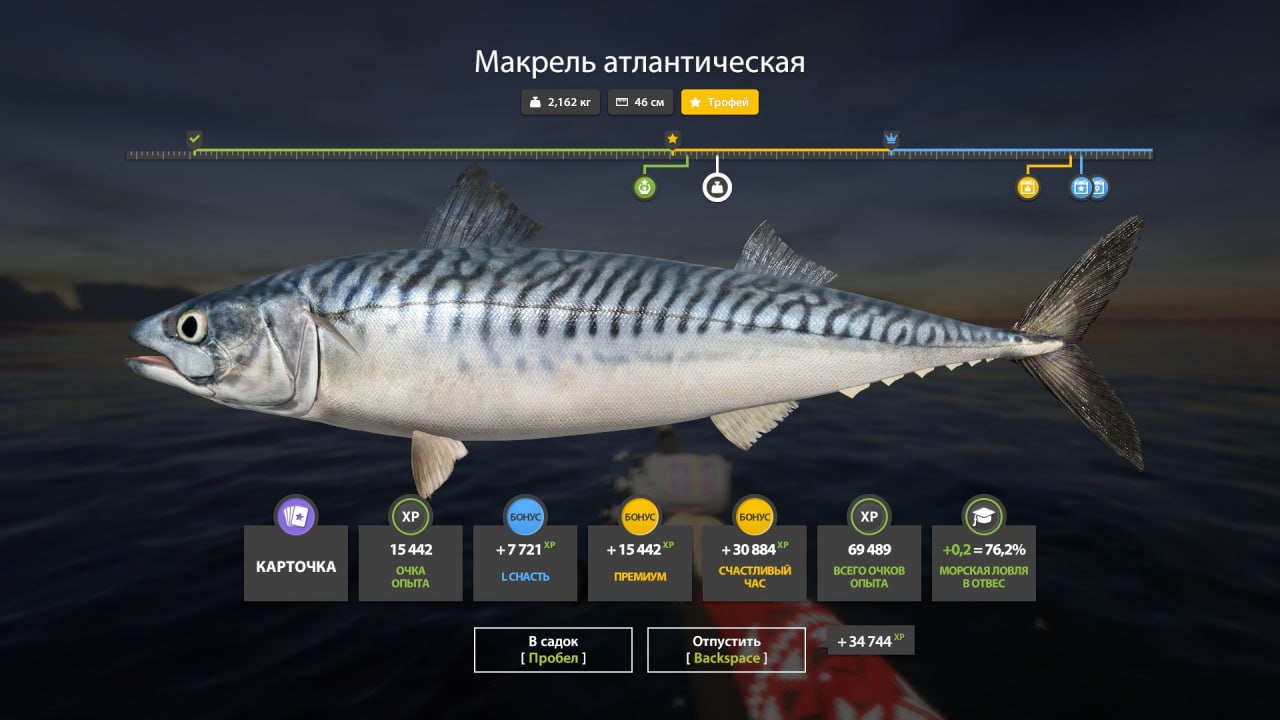Viewport: 1280px width, 720px height.
Task: Click the green XP badge showing 15 442
Action: click(410, 517)
